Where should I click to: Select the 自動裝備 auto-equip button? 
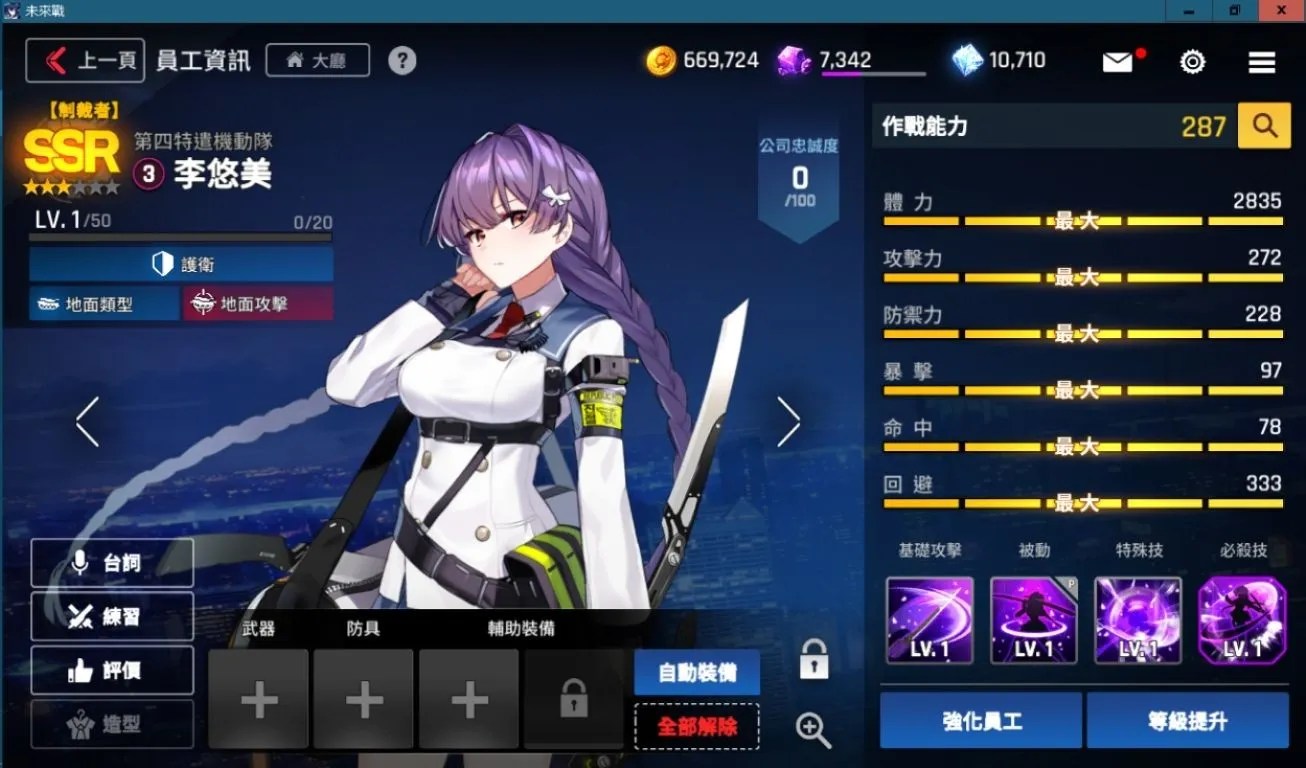(696, 673)
